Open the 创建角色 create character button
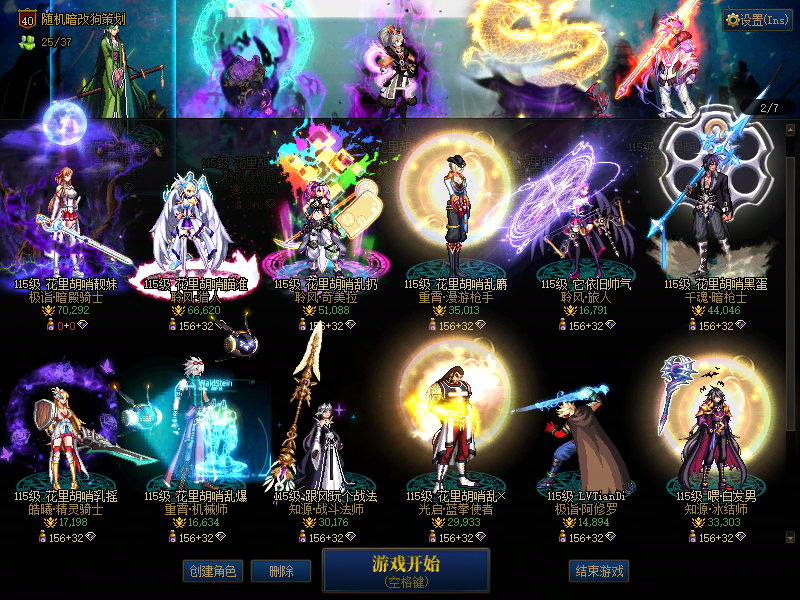Viewport: 800px width, 600px height. click(211, 571)
